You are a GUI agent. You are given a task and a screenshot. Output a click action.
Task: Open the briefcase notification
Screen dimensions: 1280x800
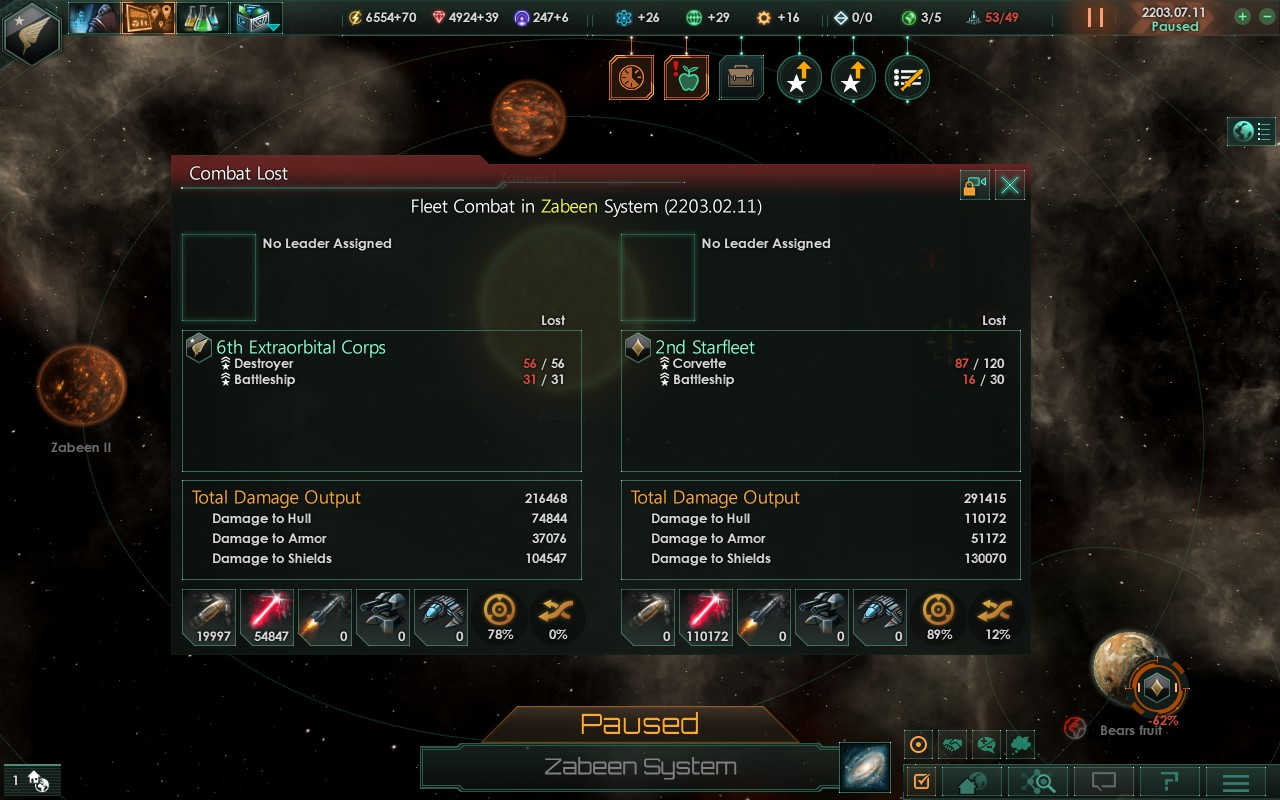click(x=741, y=78)
